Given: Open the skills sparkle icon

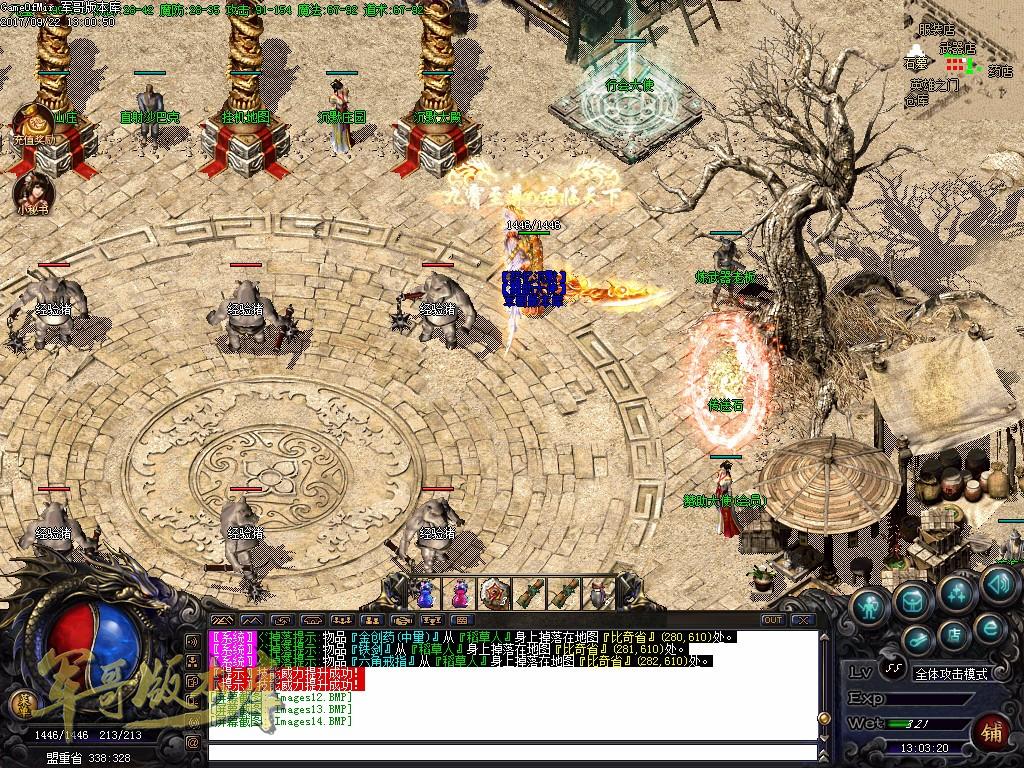Looking at the screenshot, I should pyautogui.click(x=957, y=592).
